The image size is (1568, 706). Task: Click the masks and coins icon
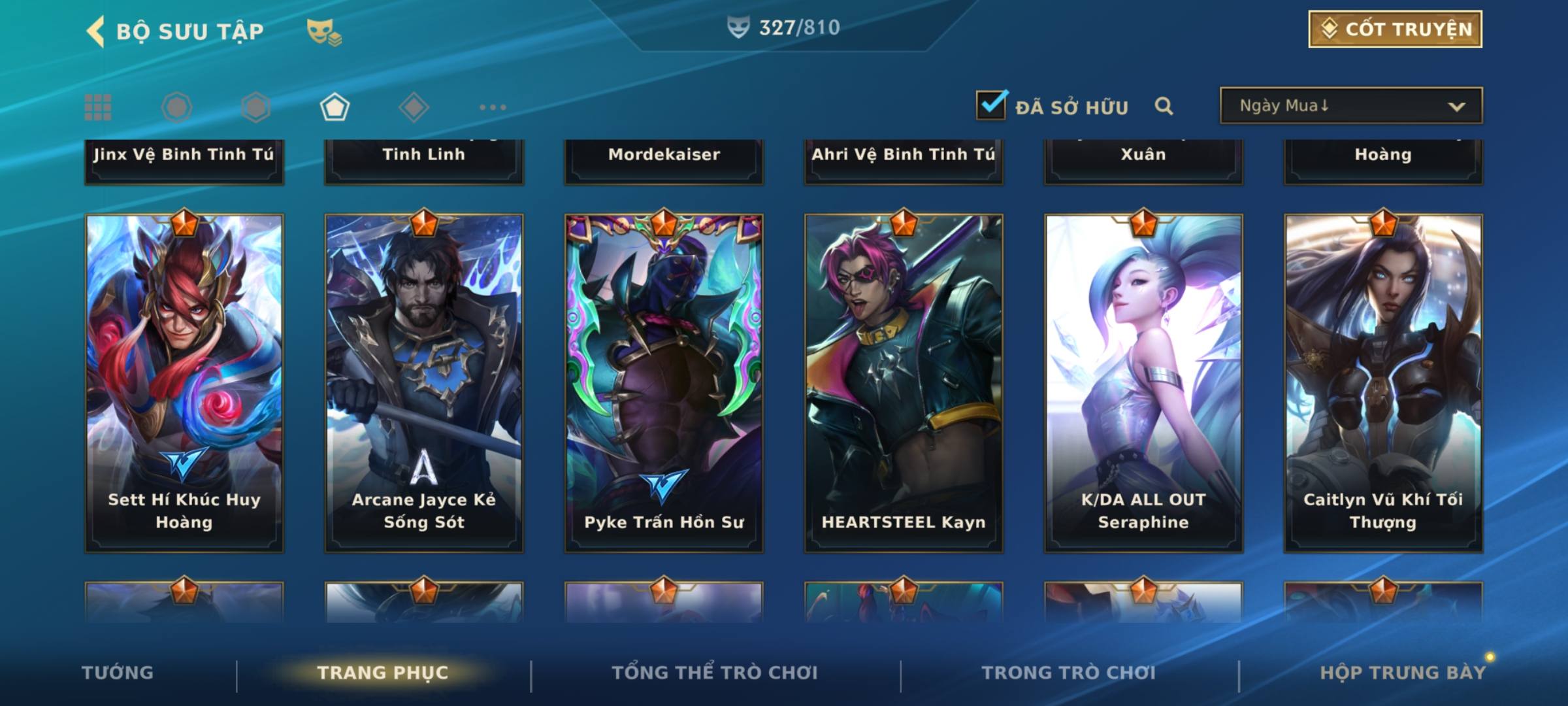[324, 32]
